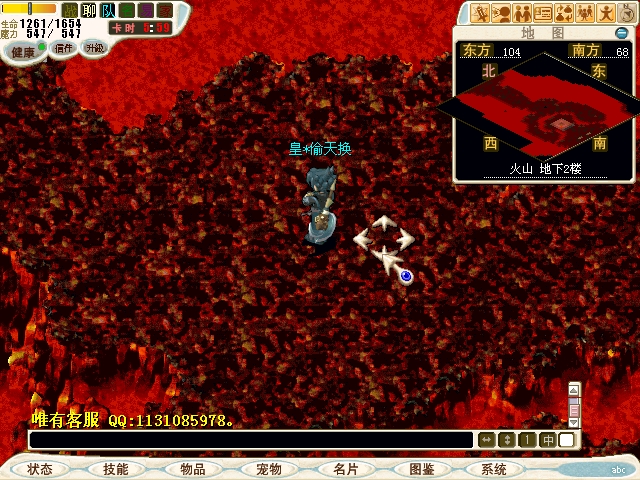Open the 技能 skills menu

pos(115,469)
